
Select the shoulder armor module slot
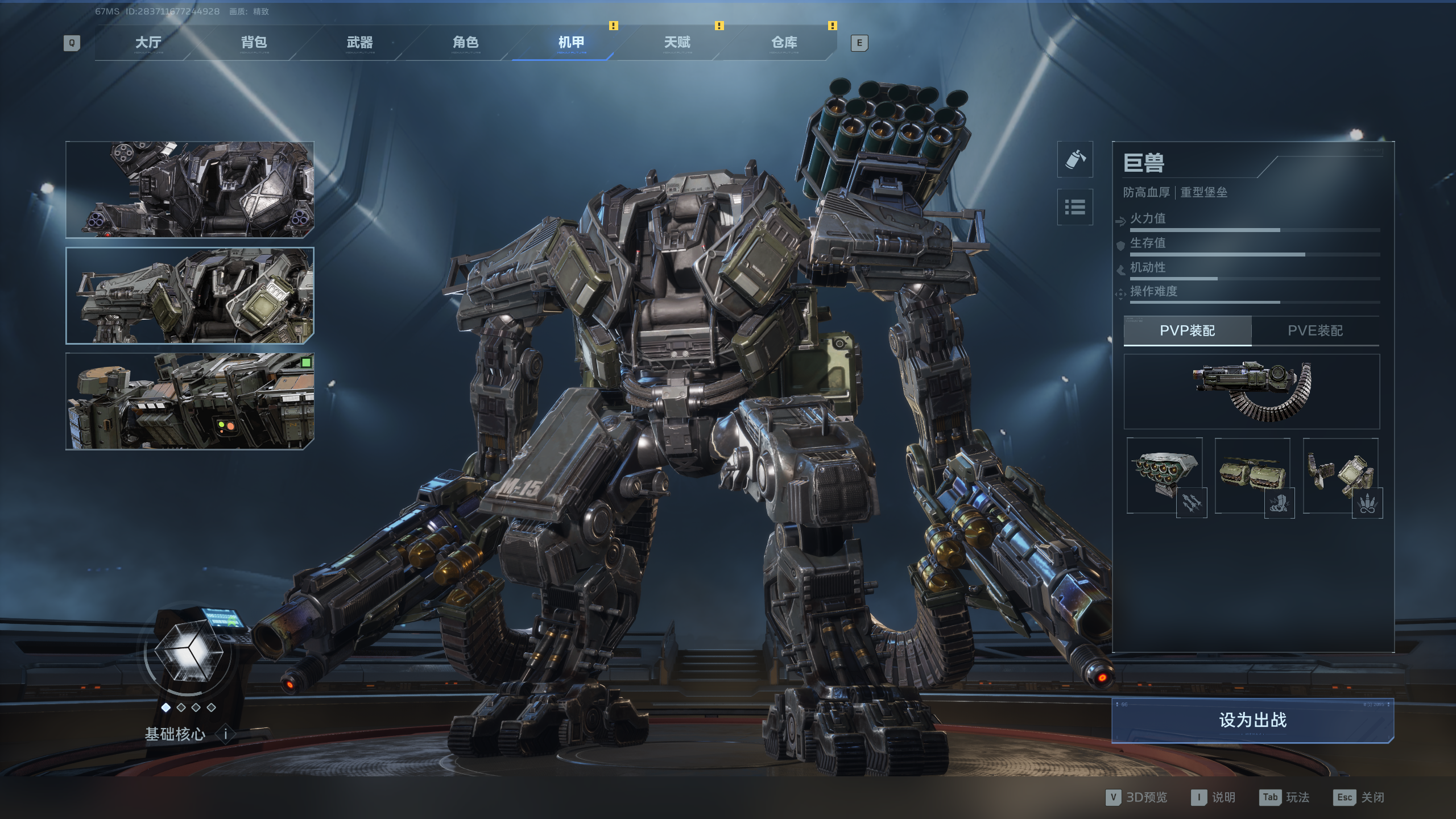(1341, 475)
